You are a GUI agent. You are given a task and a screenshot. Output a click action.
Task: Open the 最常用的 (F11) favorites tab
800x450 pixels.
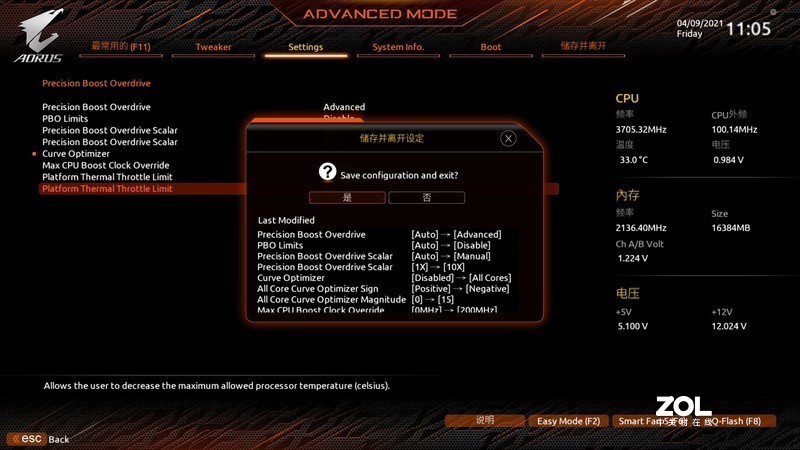pos(119,47)
